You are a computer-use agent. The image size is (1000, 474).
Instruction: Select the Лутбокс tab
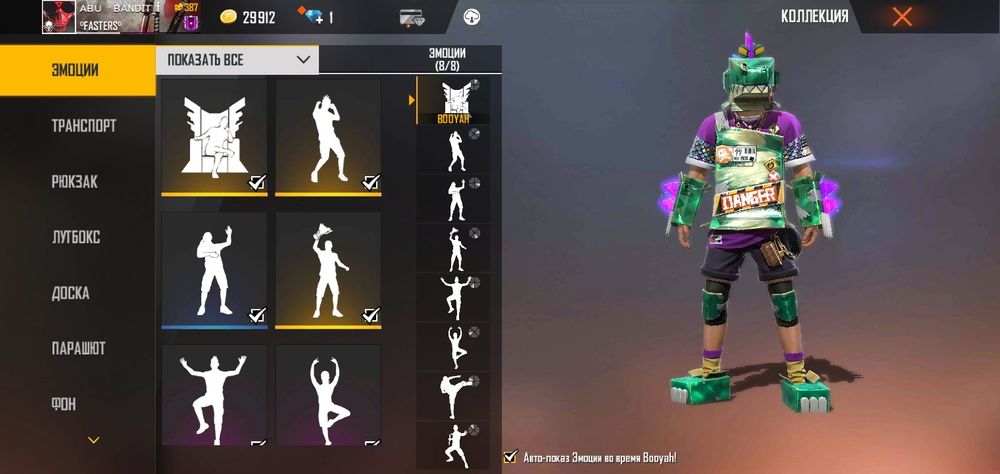pyautogui.click(x=76, y=238)
